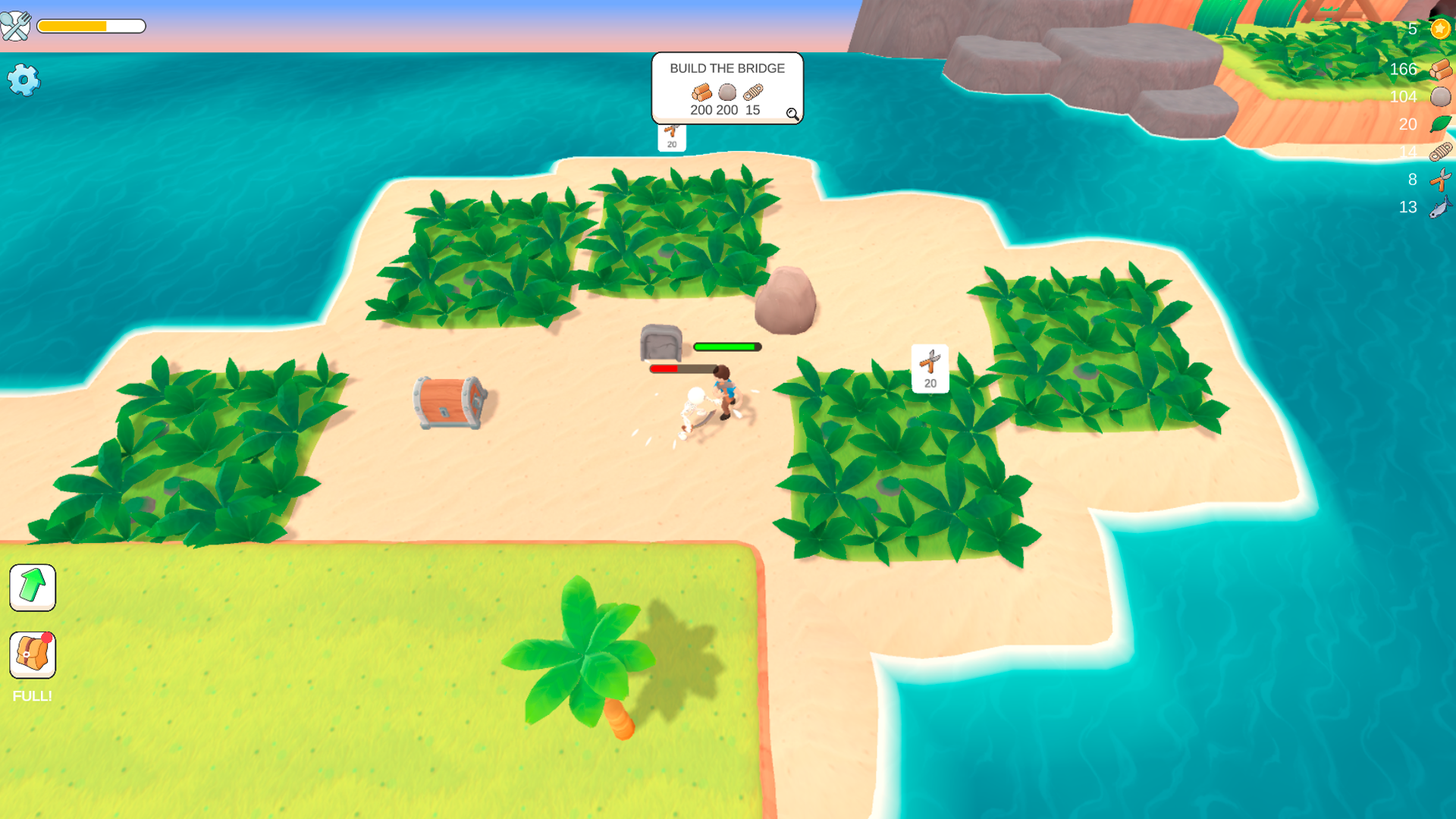Click the magnifier icon on the bridge panel

(792, 115)
